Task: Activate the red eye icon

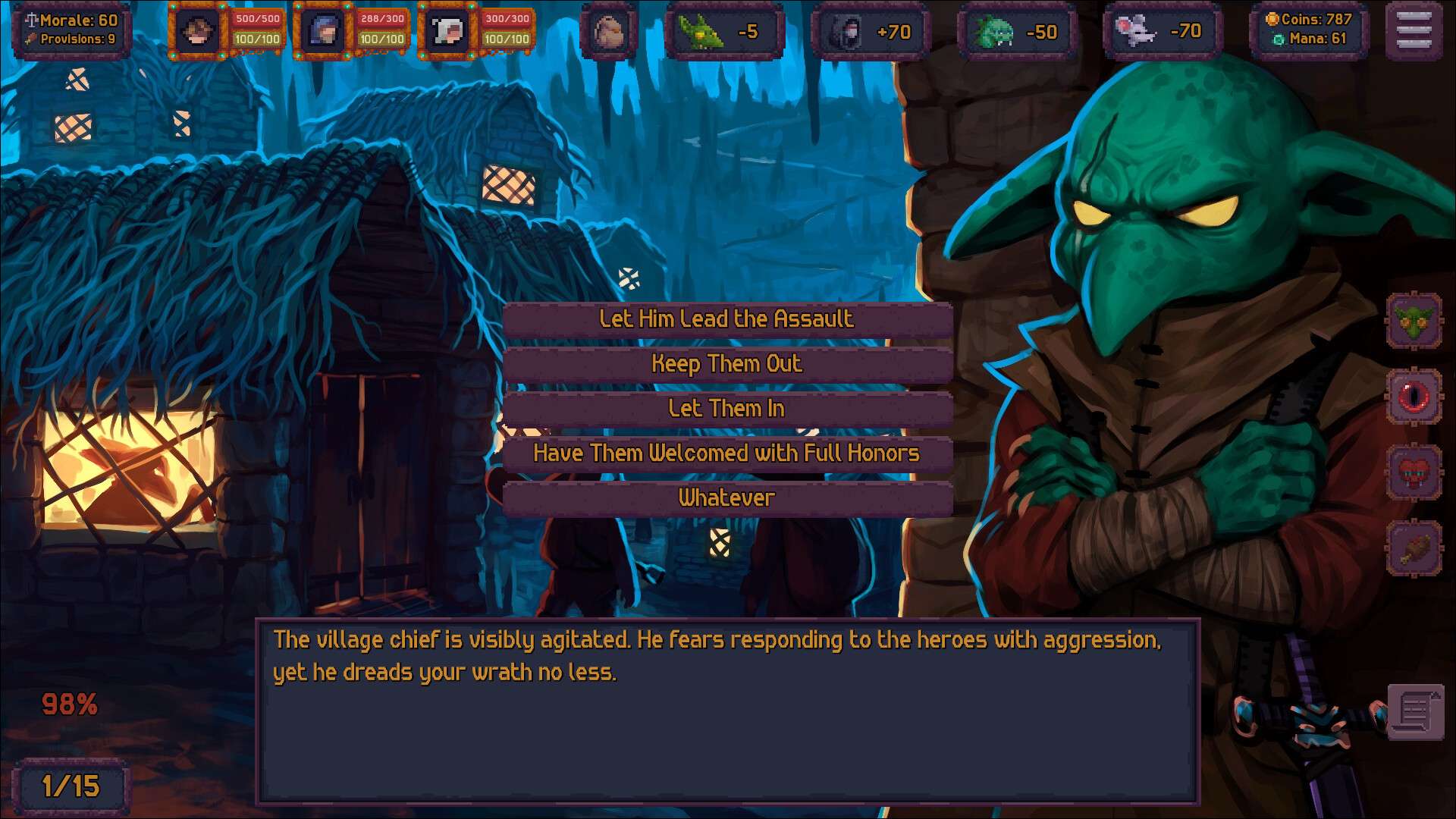Action: [x=1414, y=397]
